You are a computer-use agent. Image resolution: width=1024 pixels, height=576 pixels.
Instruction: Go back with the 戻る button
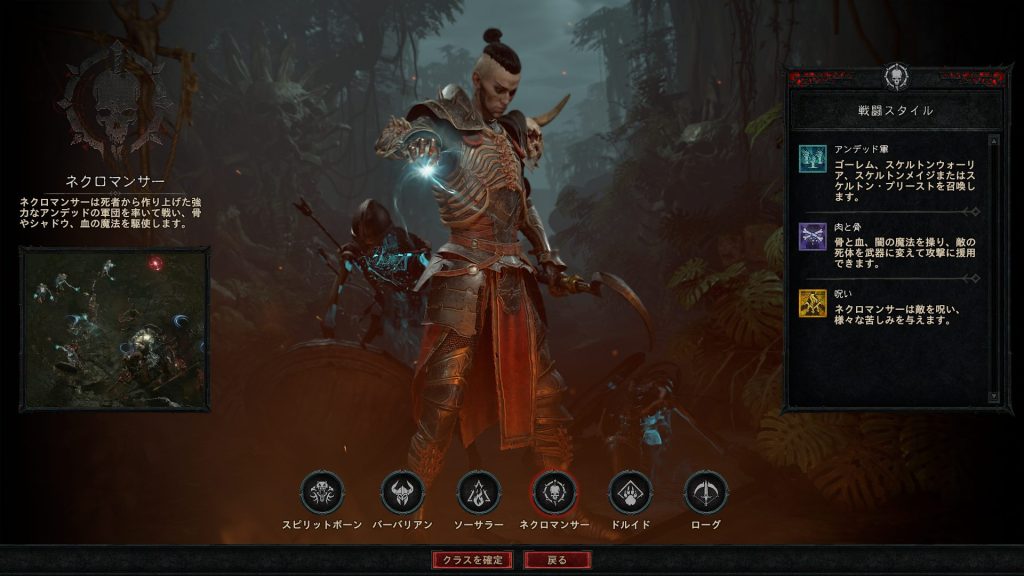557,560
